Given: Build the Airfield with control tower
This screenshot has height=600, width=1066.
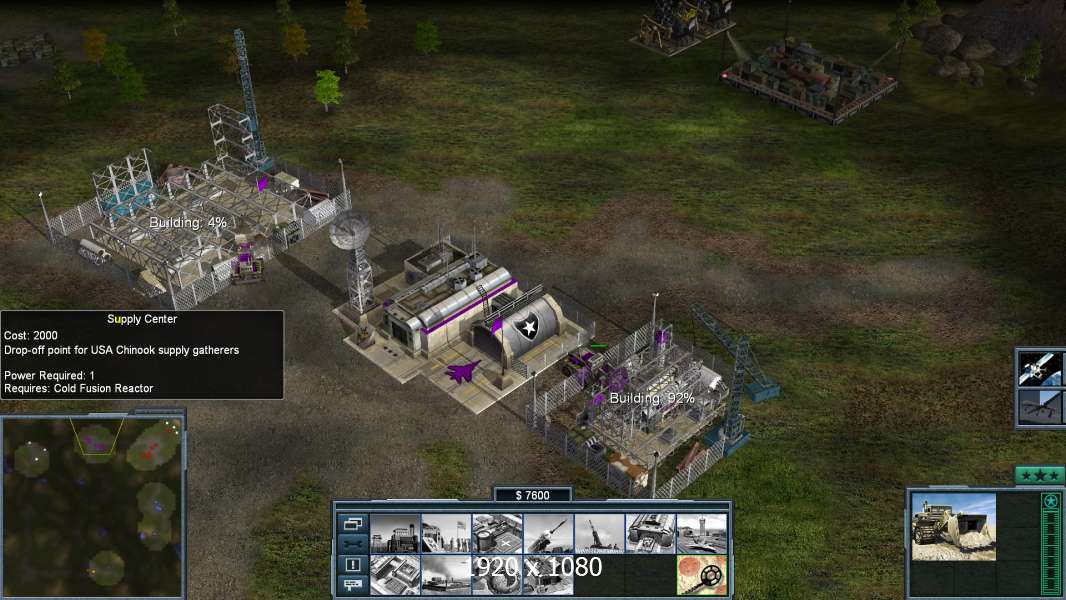Looking at the screenshot, I should click(x=701, y=533).
